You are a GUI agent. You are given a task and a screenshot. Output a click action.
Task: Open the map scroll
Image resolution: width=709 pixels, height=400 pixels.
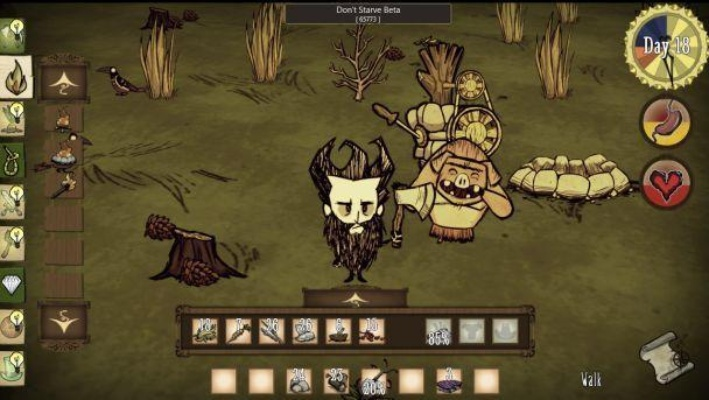click(x=665, y=357)
